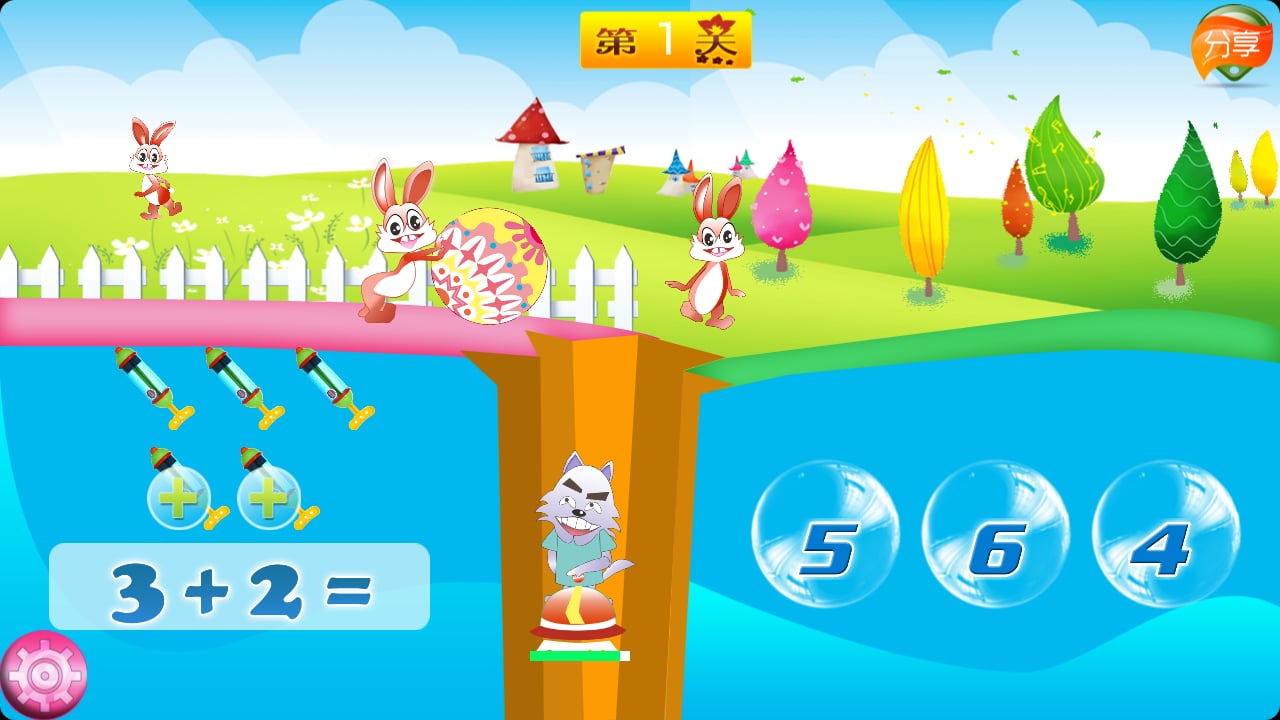Pick the bubble with number 6
The height and width of the screenshot is (720, 1280).
(x=995, y=534)
